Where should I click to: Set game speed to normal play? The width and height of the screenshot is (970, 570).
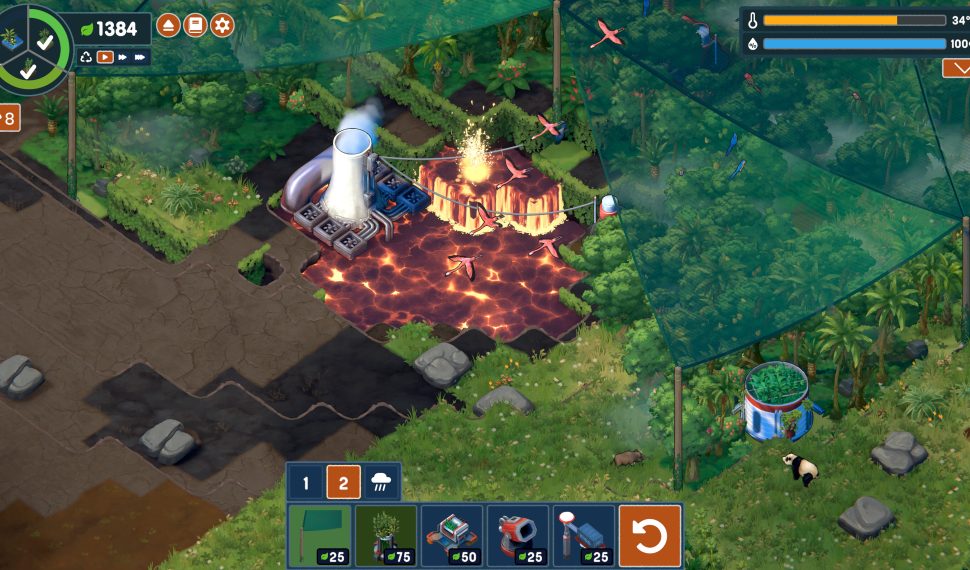(104, 57)
